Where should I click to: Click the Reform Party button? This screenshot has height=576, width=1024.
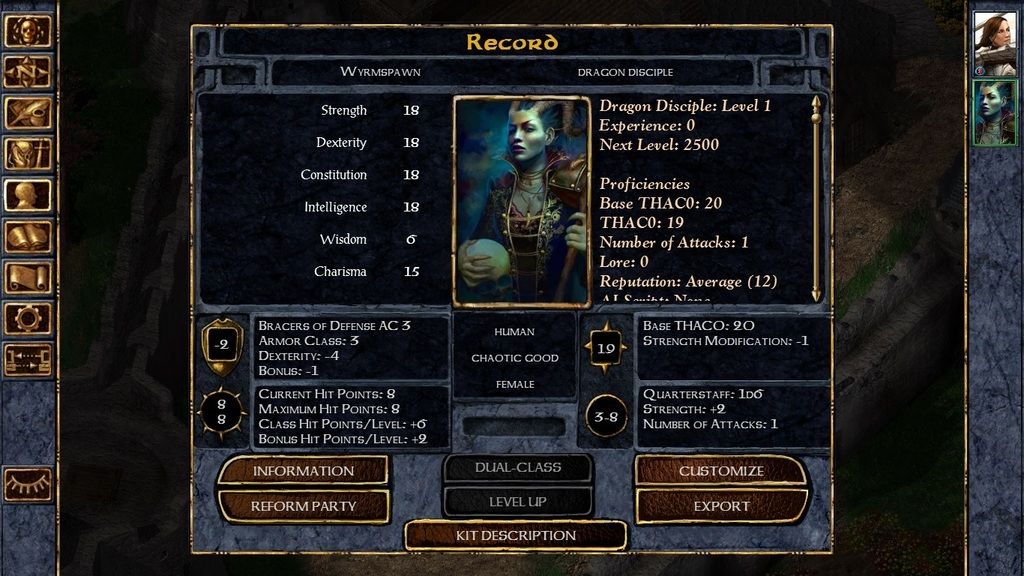[x=302, y=506]
